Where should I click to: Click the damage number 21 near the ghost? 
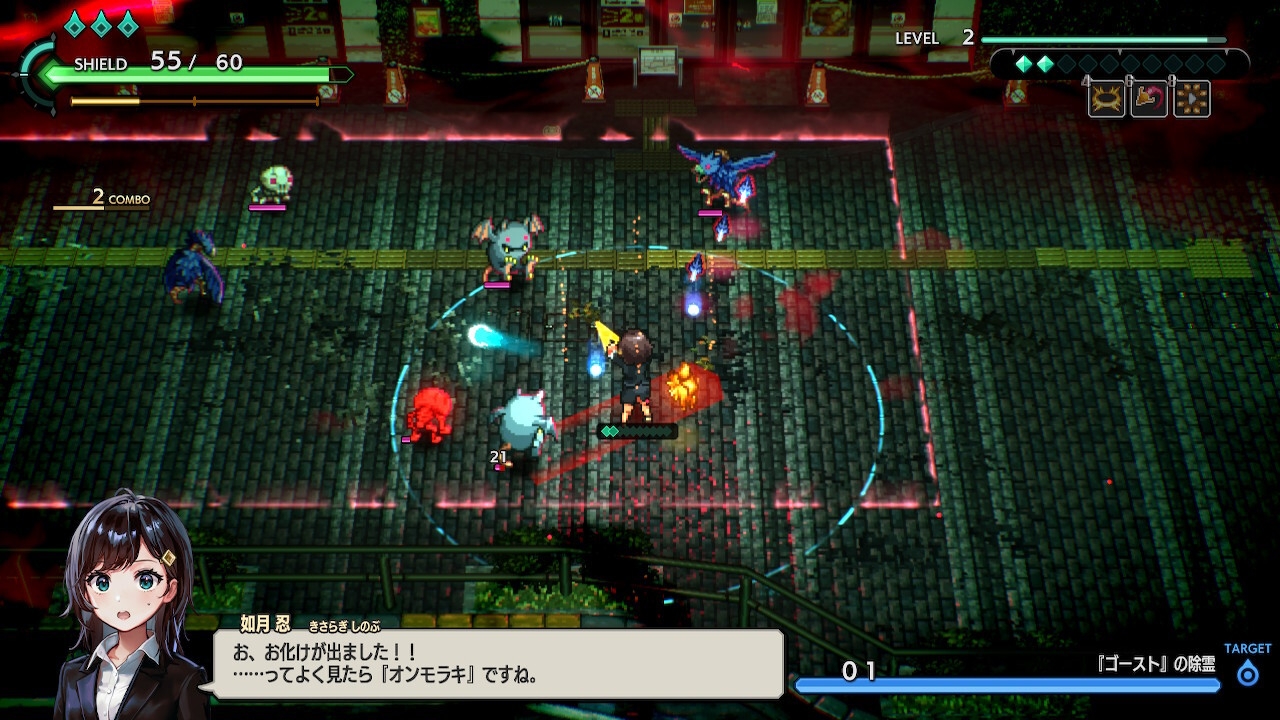[x=497, y=456]
